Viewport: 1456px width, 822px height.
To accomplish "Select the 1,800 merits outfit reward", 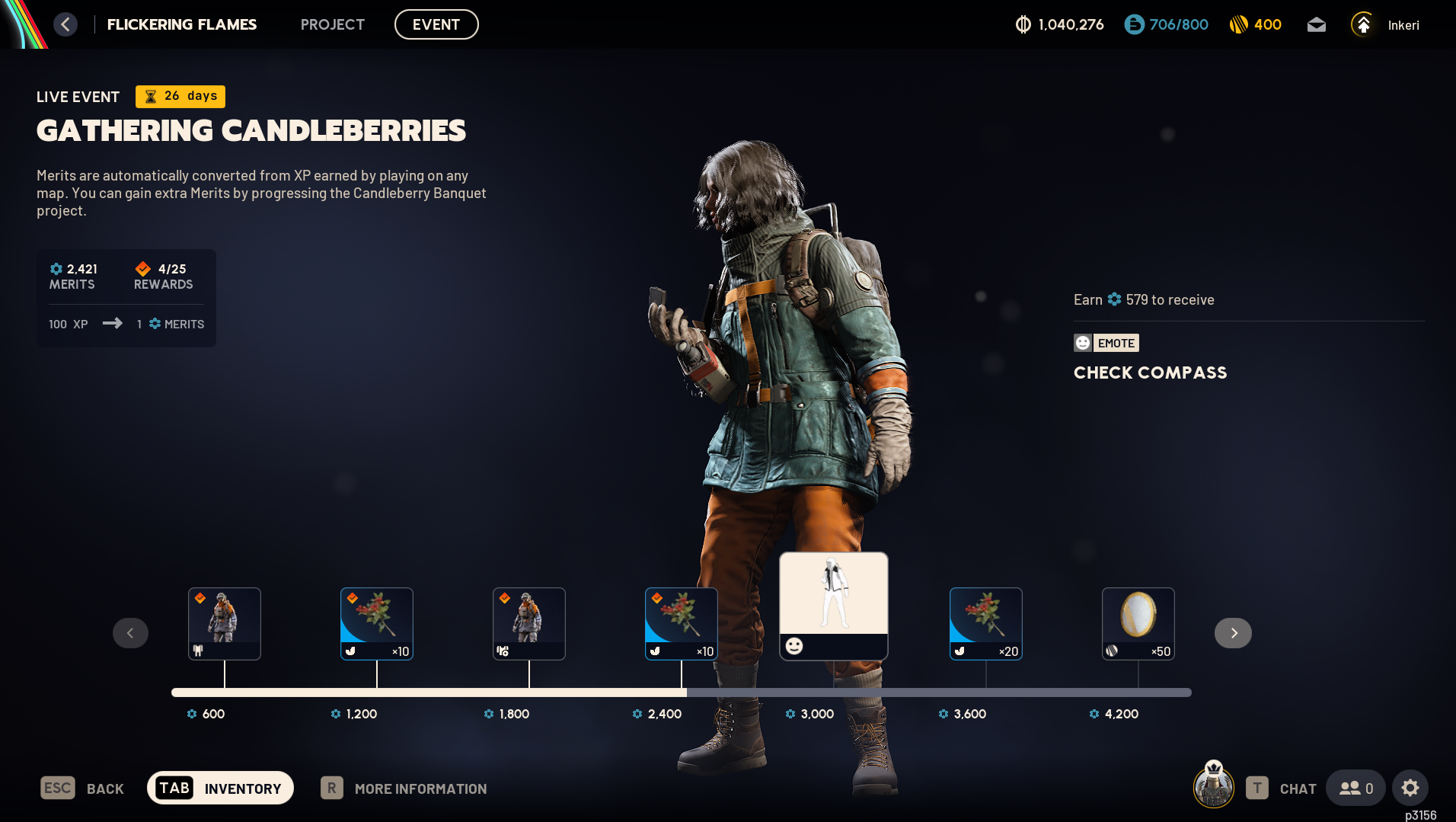I will 528,623.
